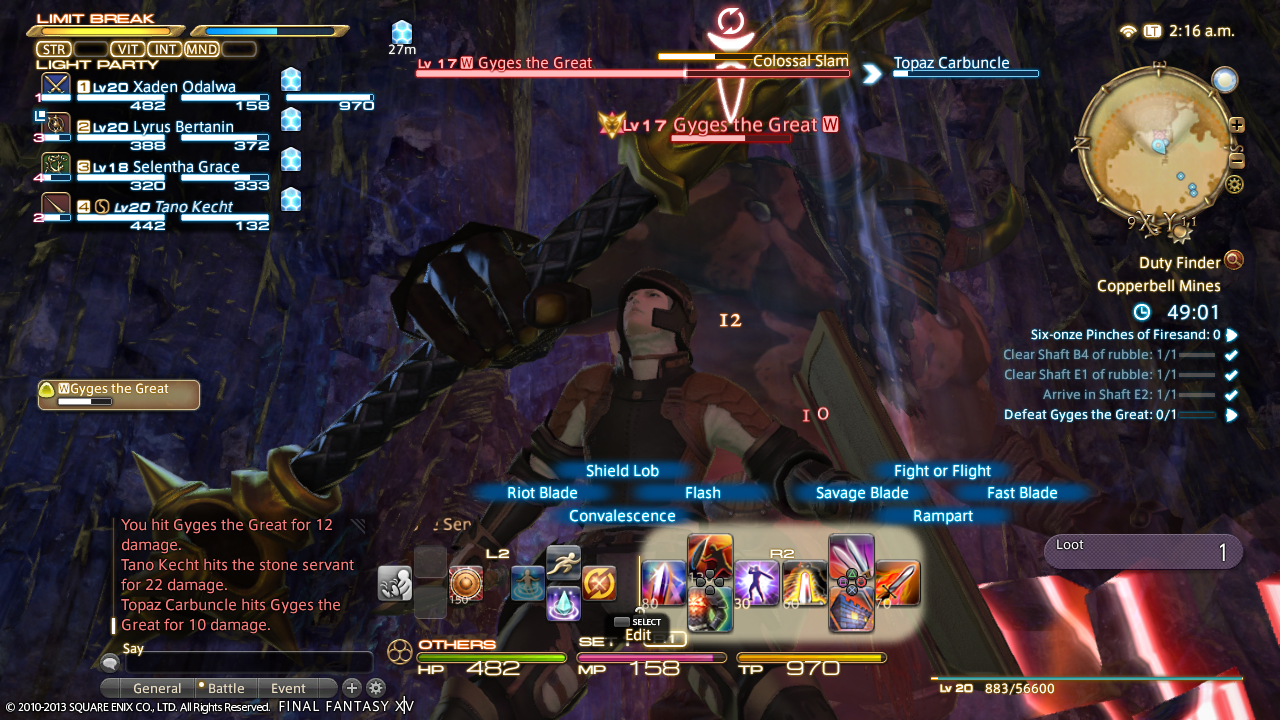Open the Duty Finder magnifier icon
Screen dimensions: 1280x720
coord(1234,261)
